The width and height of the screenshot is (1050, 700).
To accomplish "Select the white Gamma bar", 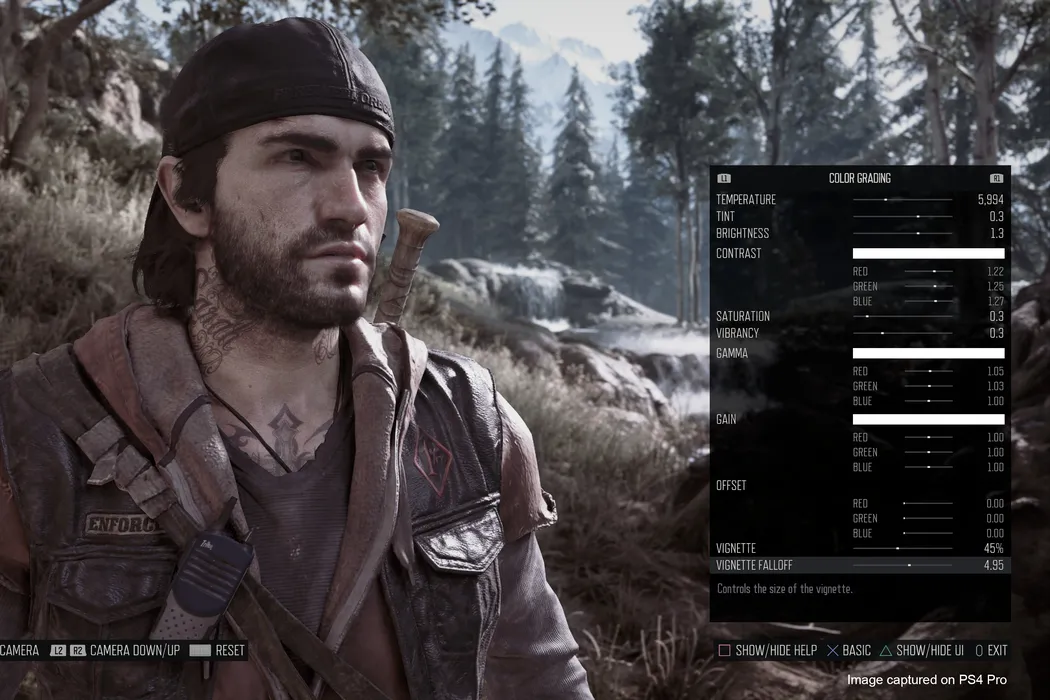I will click(x=928, y=354).
